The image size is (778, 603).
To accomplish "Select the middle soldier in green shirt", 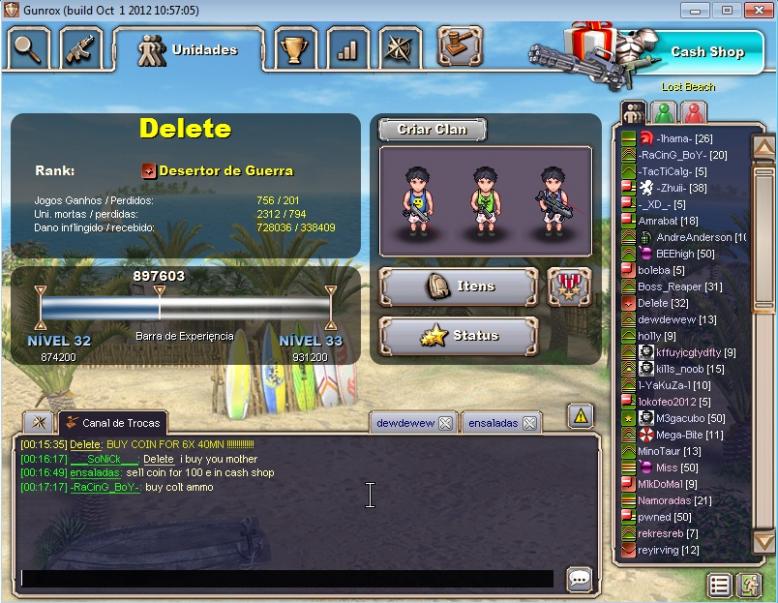I will pyautogui.click(x=486, y=198).
